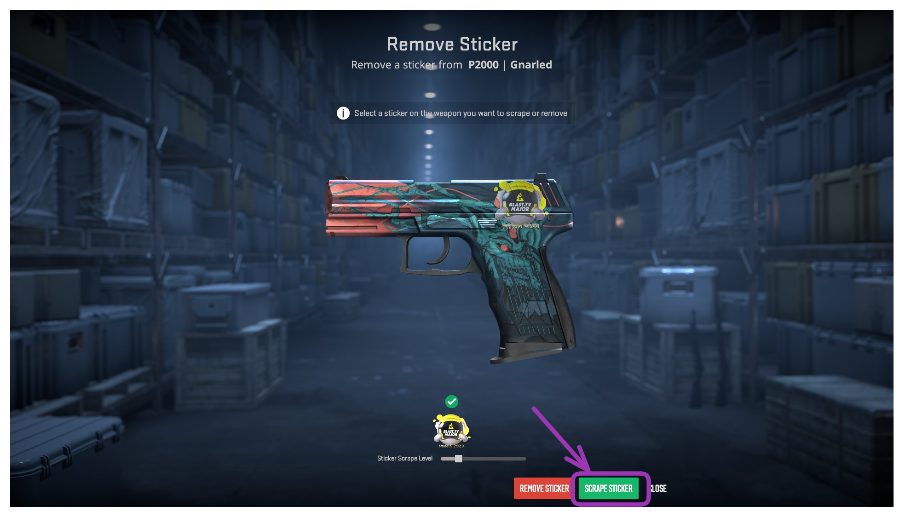903x517 pixels.
Task: Close the Remove Sticker screen
Action: tap(658, 488)
